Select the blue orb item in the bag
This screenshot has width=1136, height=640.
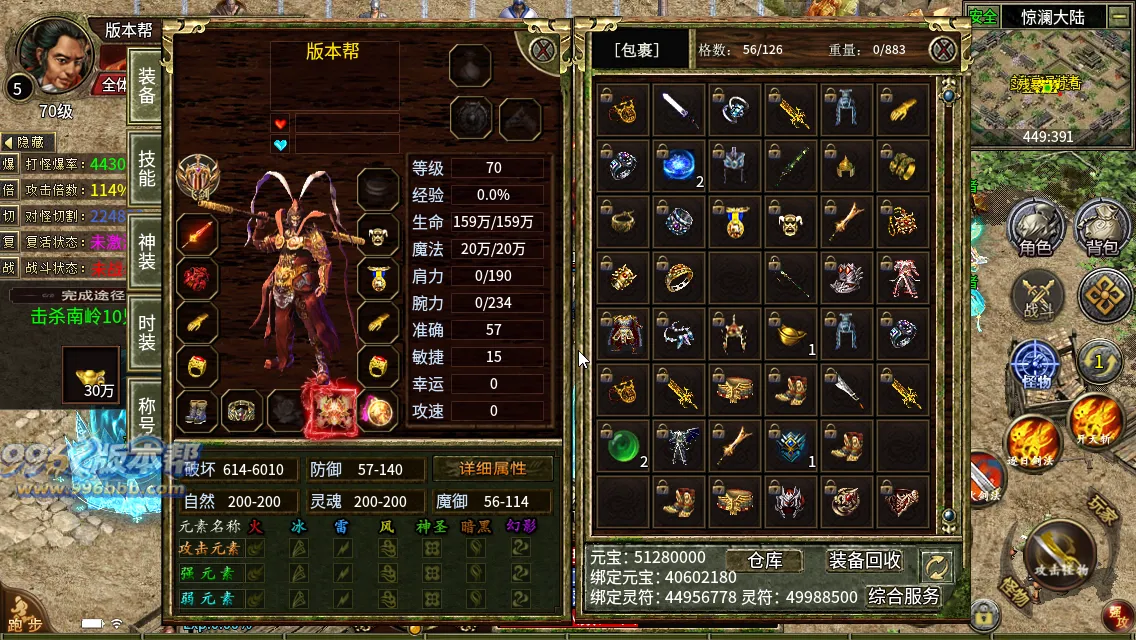[x=679, y=165]
